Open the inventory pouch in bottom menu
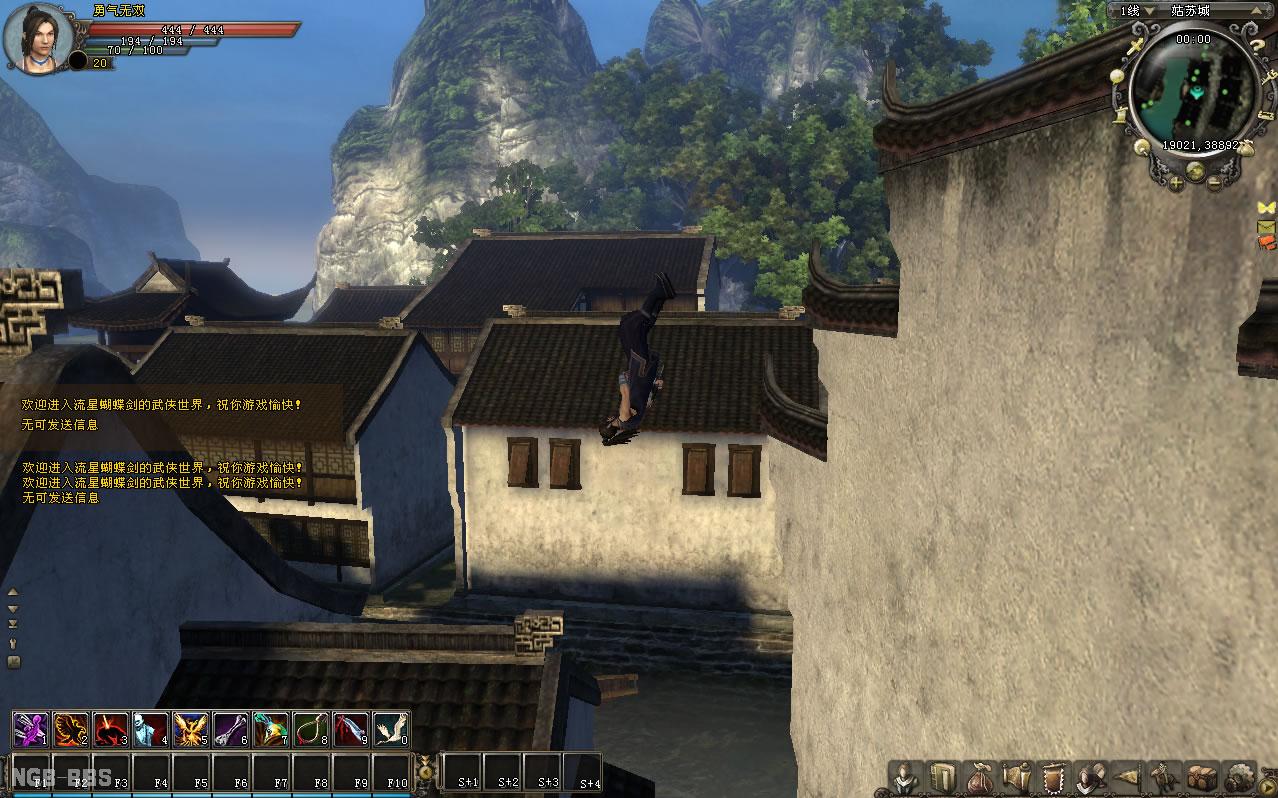The image size is (1278, 798). point(979,777)
